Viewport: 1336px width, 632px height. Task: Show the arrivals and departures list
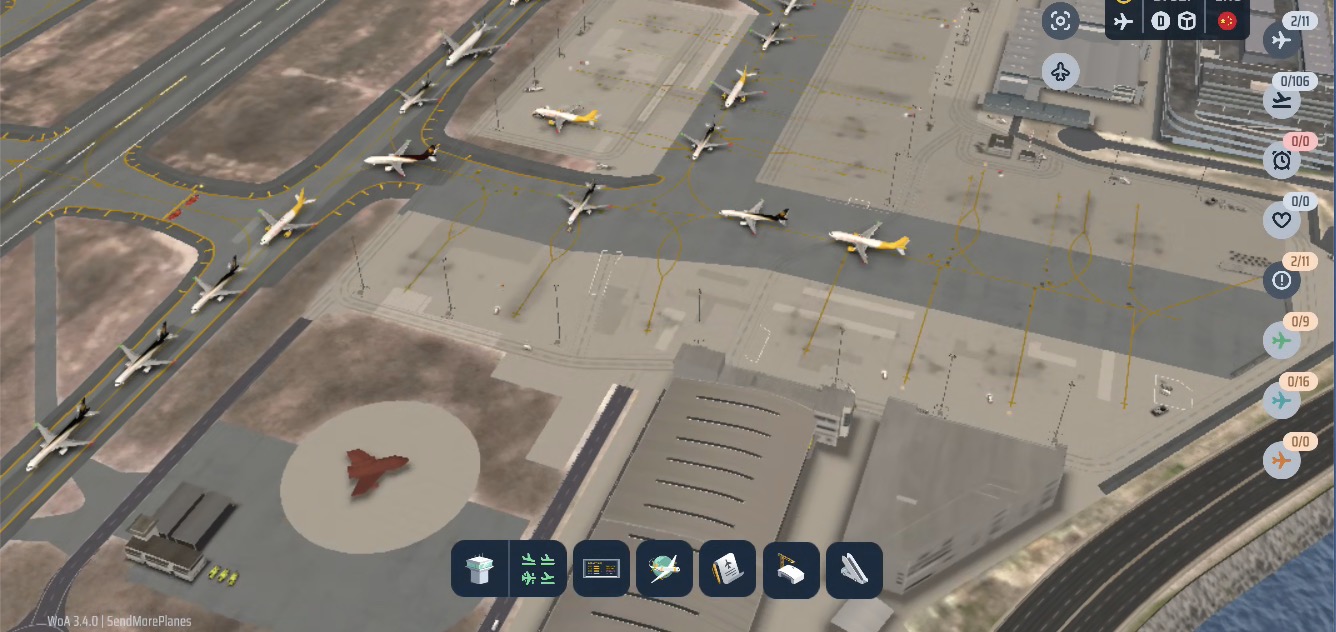[x=539, y=570]
